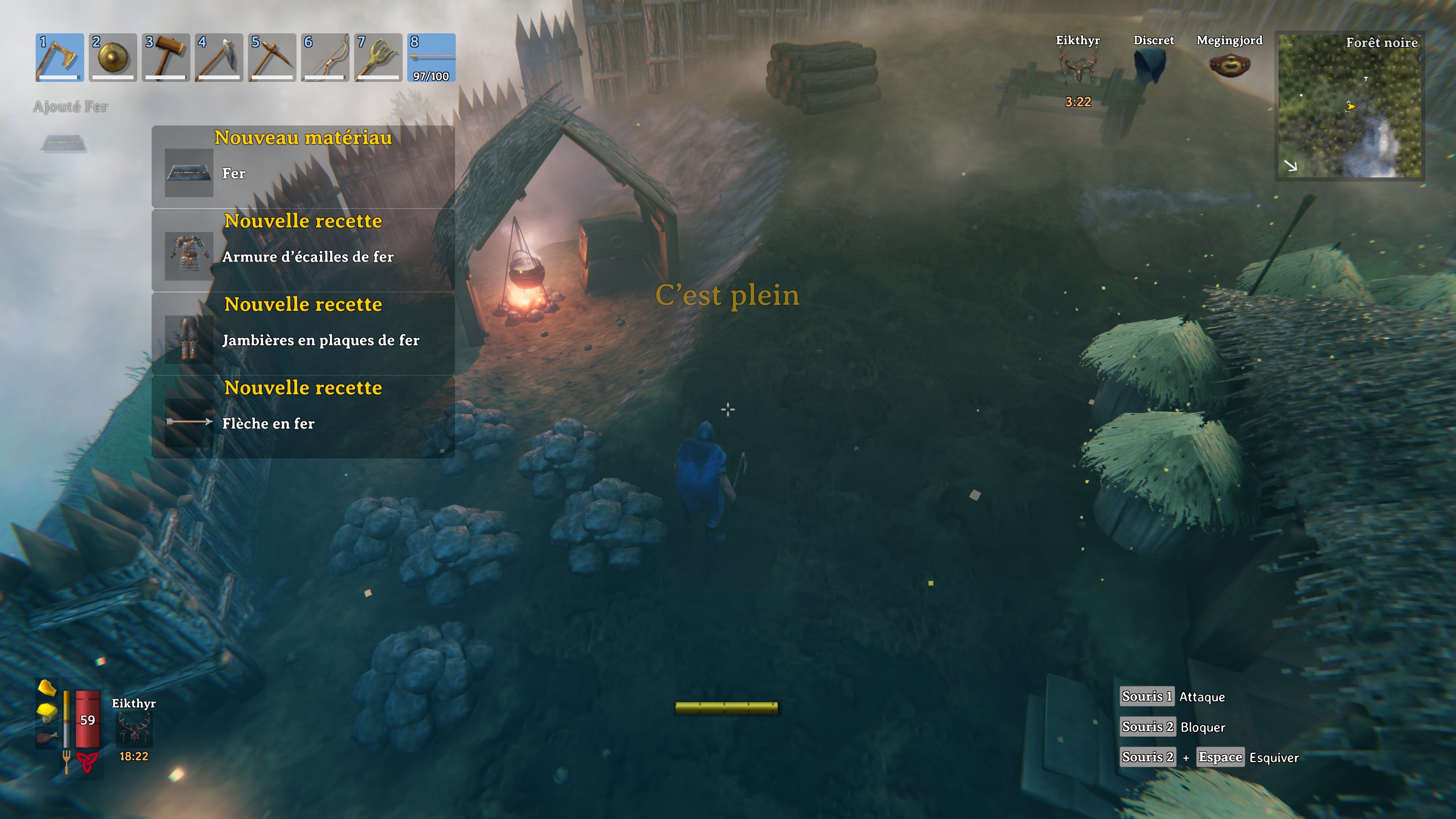This screenshot has height=819, width=1456.
Task: Select the arrows in slot 8
Action: (431, 57)
